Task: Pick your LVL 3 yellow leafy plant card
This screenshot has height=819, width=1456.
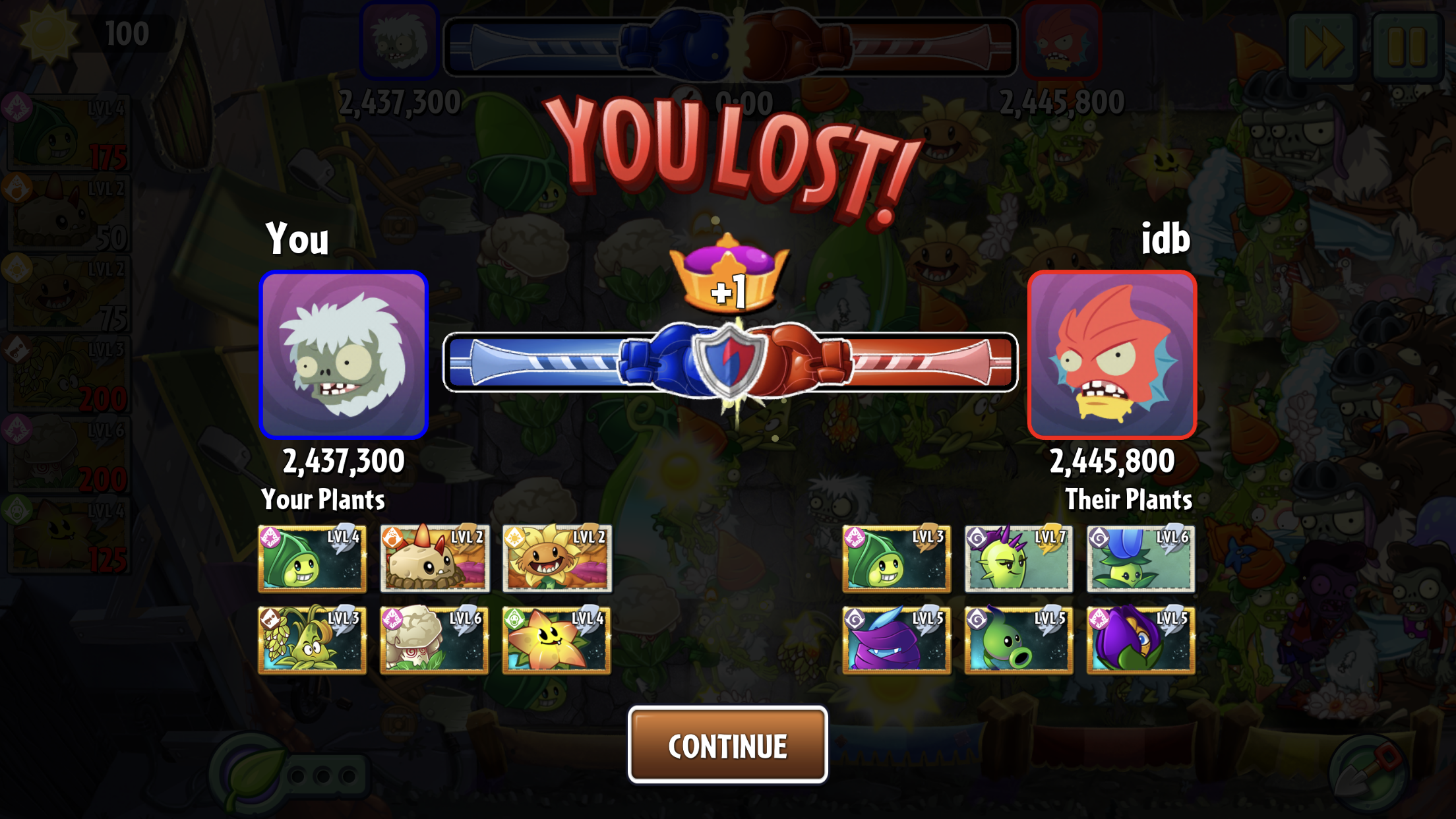Action: pos(312,640)
